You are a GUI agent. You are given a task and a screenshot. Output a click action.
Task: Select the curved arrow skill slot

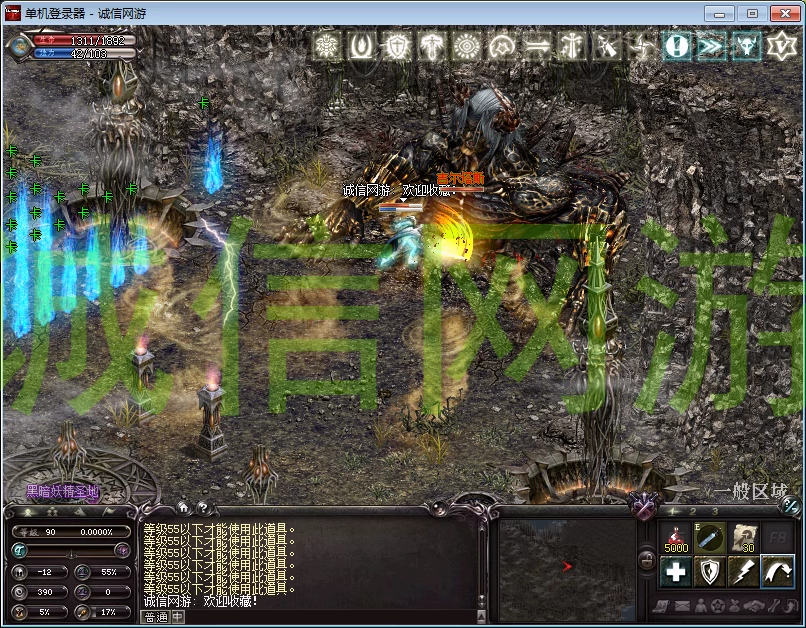(778, 571)
